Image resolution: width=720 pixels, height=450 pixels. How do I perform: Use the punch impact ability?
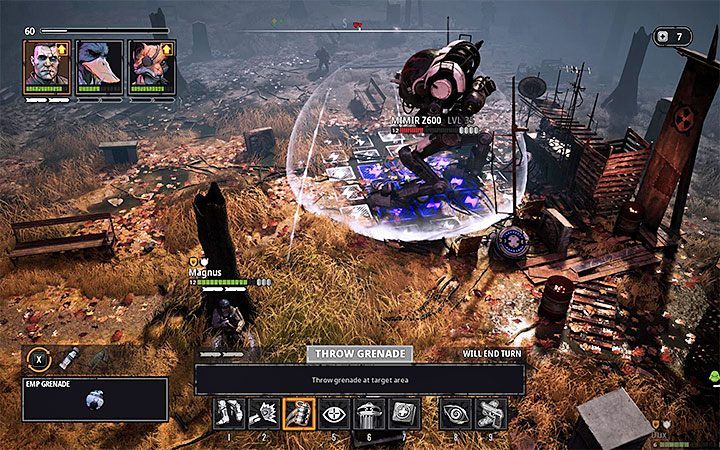[x=265, y=413]
